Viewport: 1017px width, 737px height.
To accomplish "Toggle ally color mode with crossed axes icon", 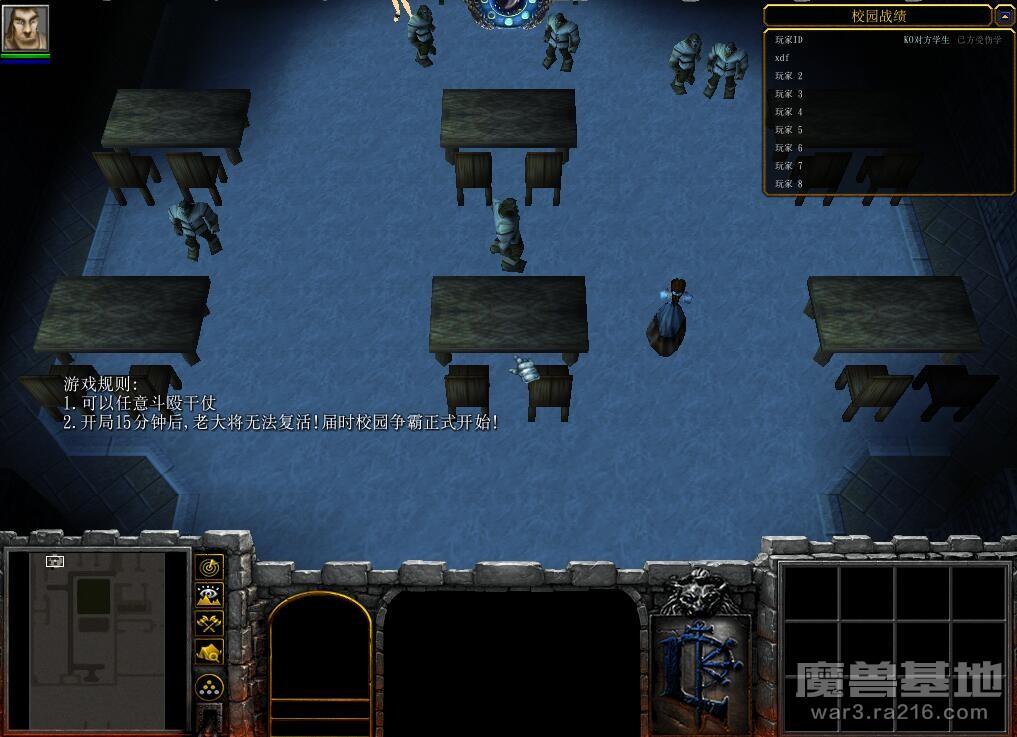I will [208, 624].
